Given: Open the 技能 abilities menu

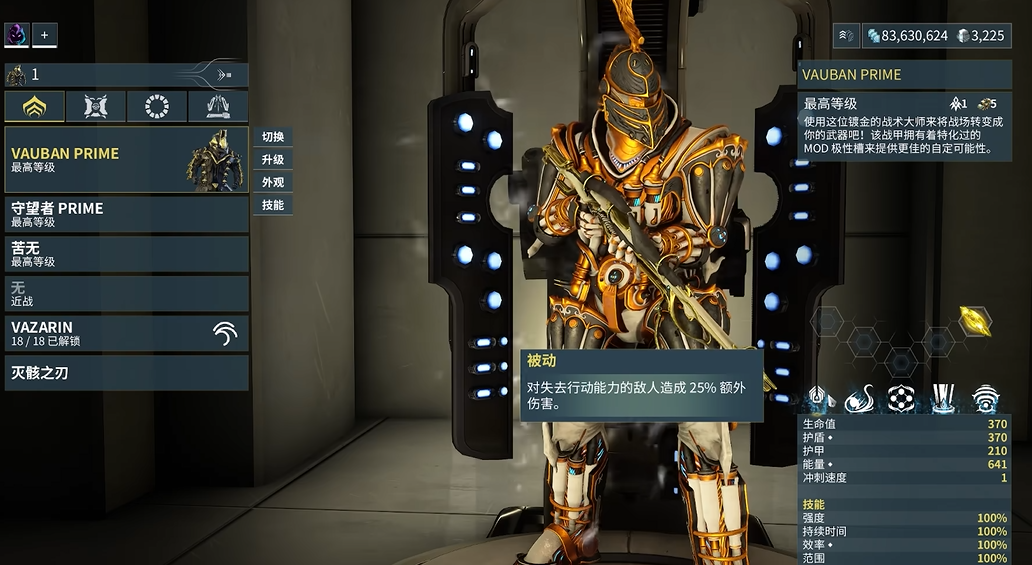Looking at the screenshot, I should pos(273,205).
